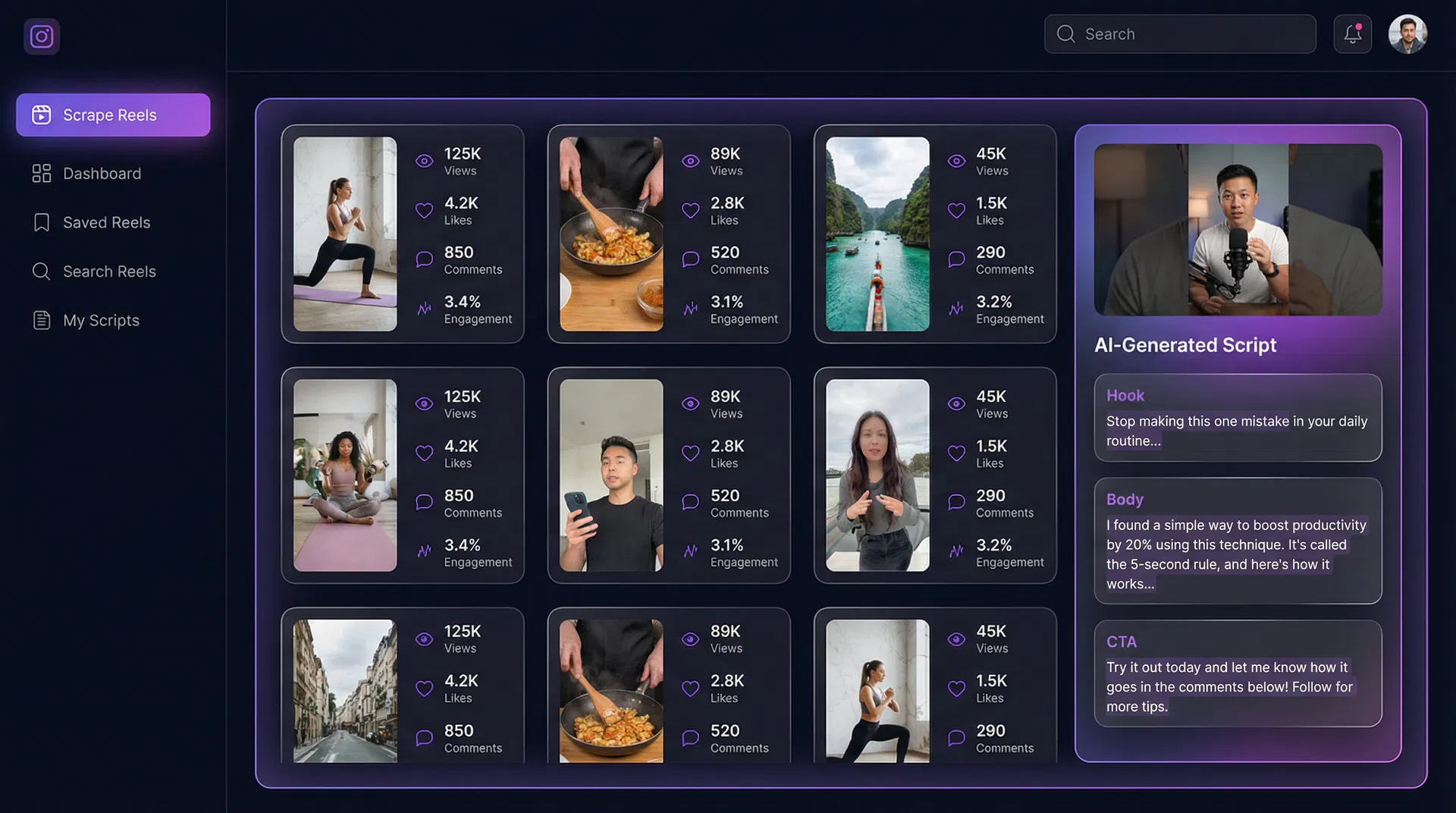Screen dimensions: 1456x813
Task: Click the Instagram logo icon in sidebar
Action: tap(42, 36)
